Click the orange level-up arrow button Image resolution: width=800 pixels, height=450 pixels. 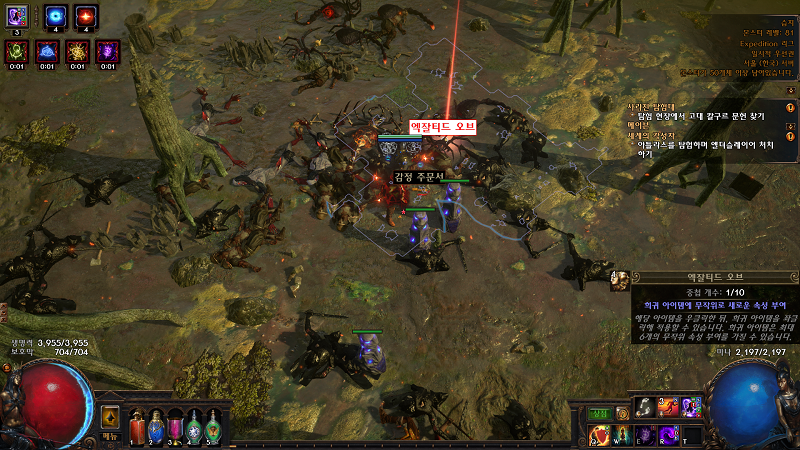click(x=110, y=416)
